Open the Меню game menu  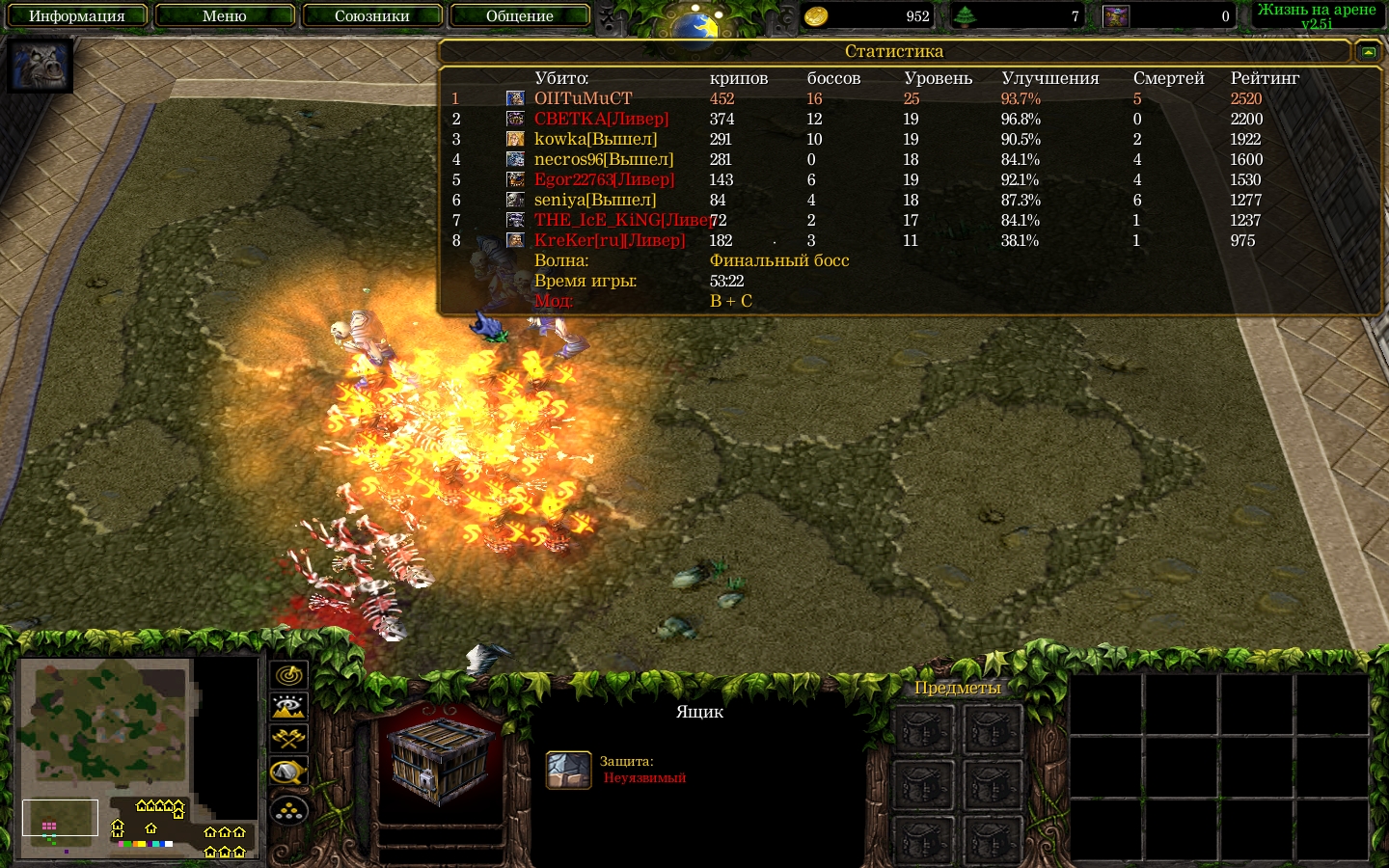(x=225, y=15)
